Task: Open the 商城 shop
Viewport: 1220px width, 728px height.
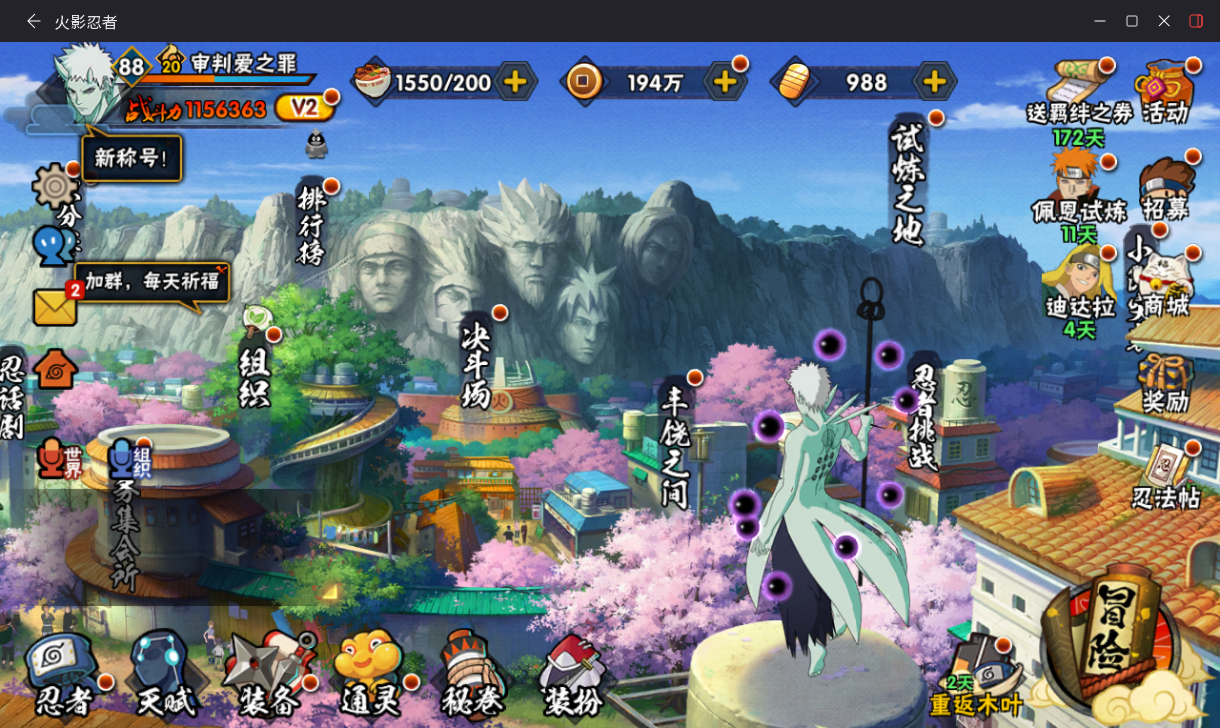Action: pyautogui.click(x=1166, y=284)
